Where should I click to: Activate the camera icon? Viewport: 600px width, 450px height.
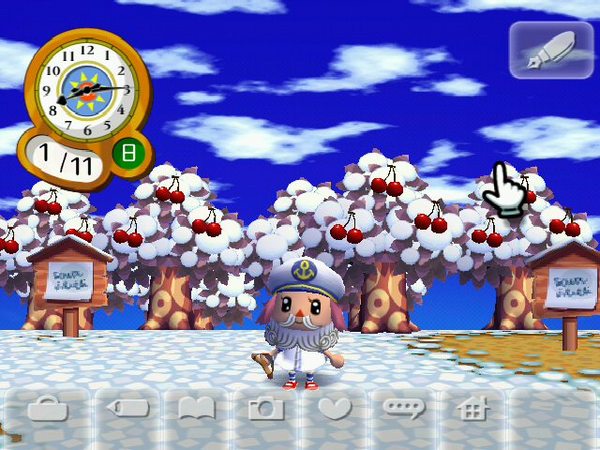[x=266, y=408]
